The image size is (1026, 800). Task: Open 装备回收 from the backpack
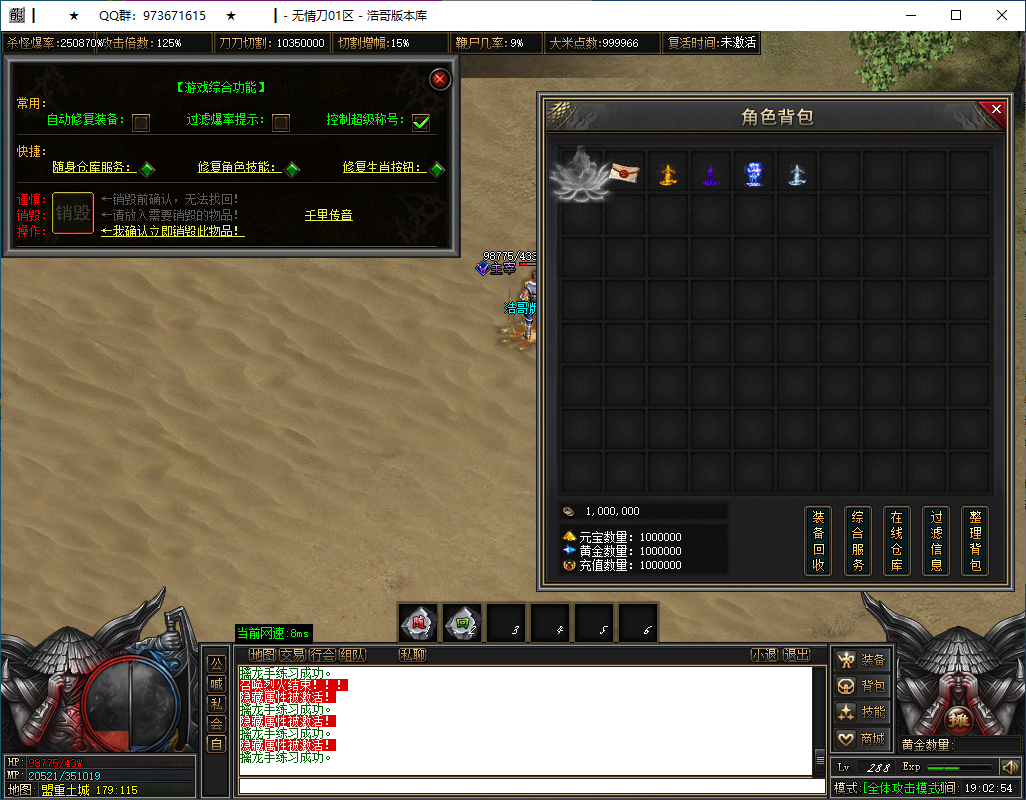(818, 541)
